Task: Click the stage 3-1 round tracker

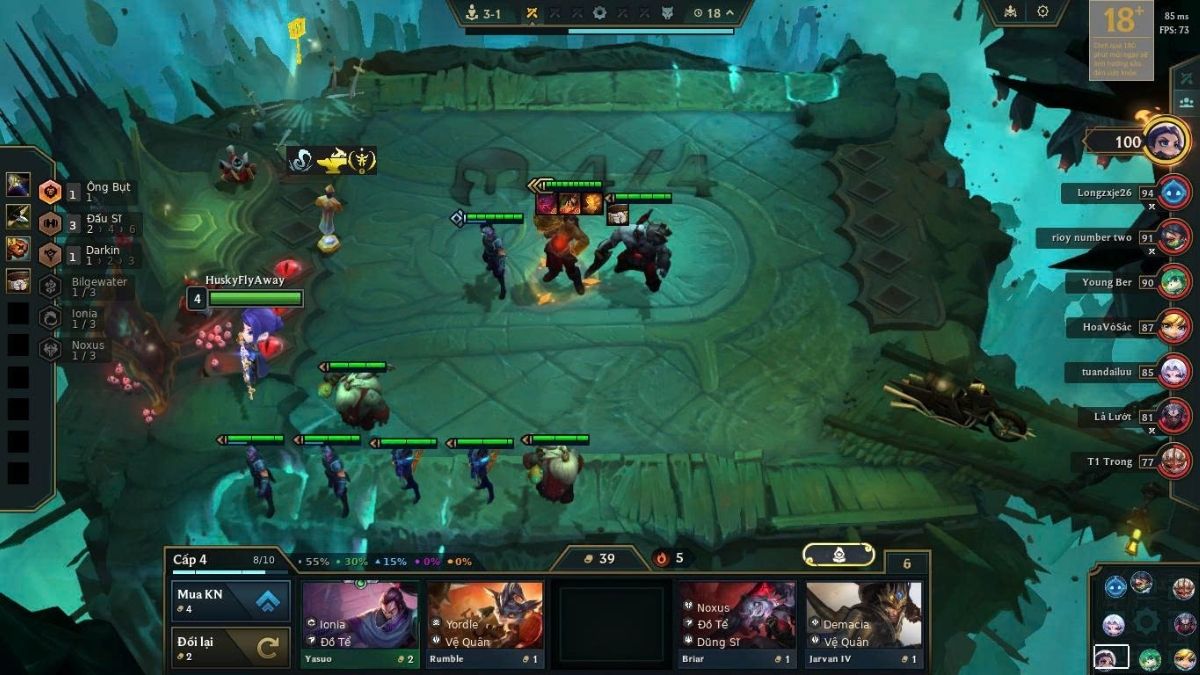Action: click(485, 13)
